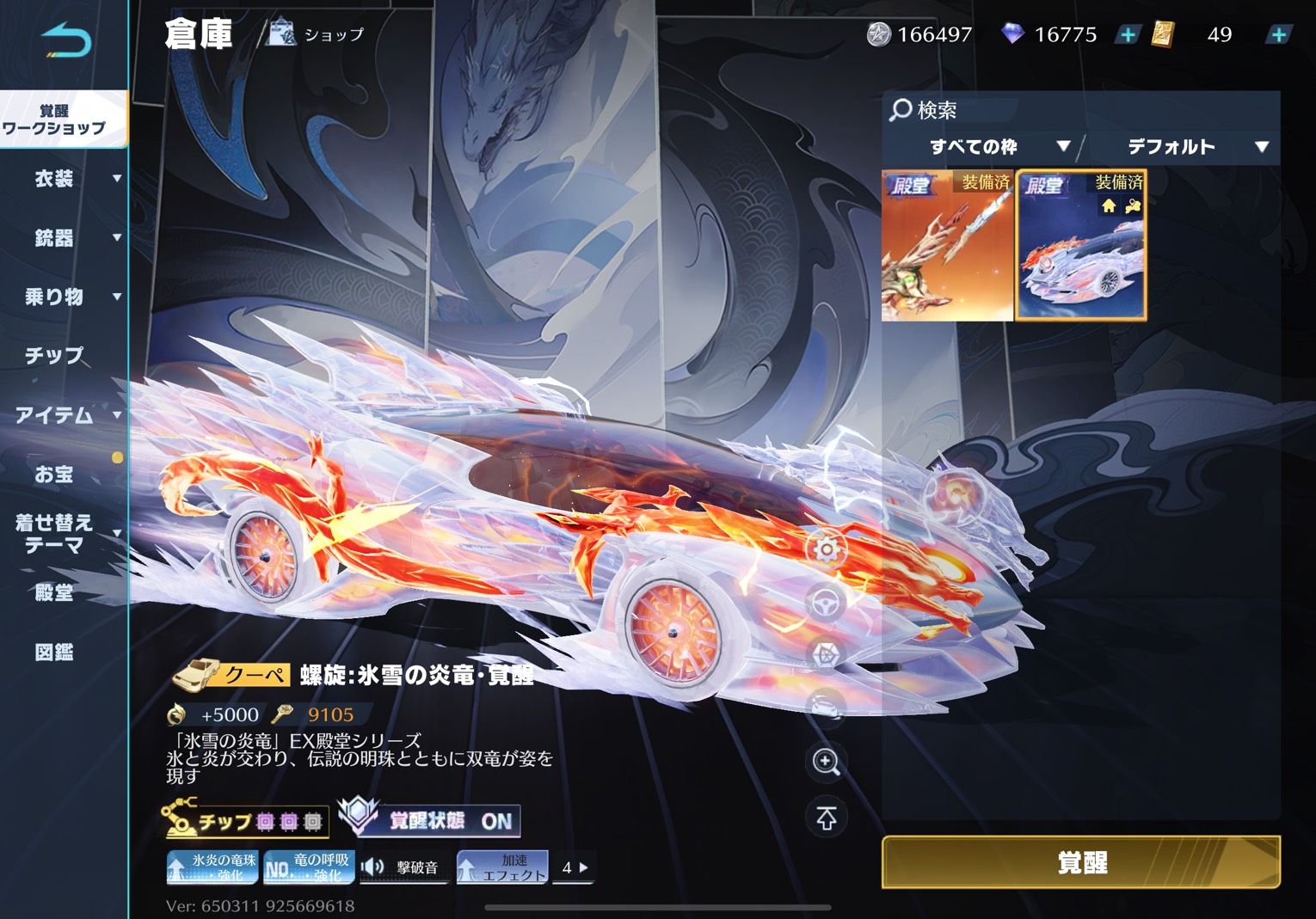Viewport: 1316px width, 919px height.
Task: Open the お宝 treasures section
Action: 54,474
